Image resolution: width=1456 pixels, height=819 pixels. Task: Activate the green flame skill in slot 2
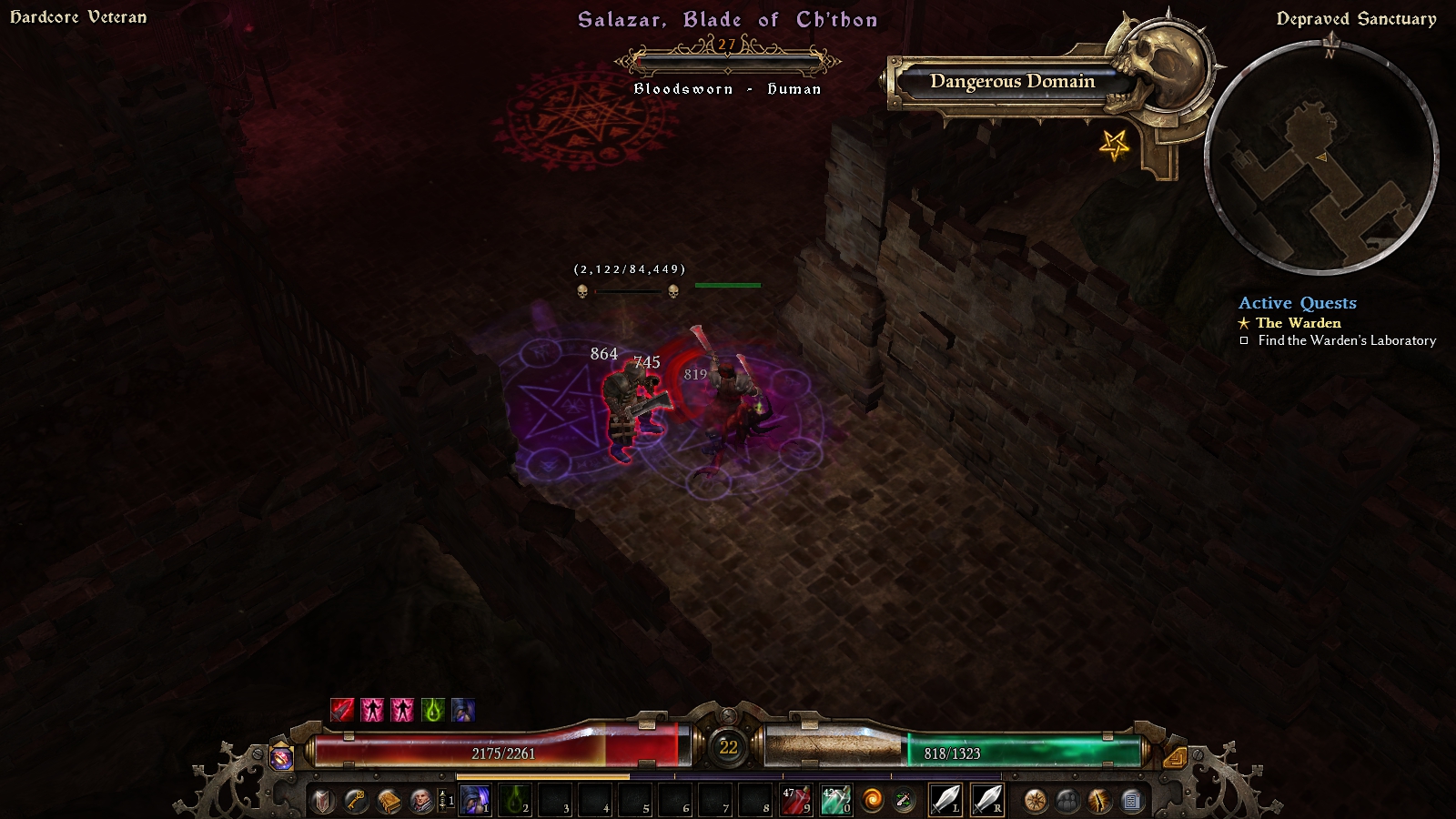514,801
